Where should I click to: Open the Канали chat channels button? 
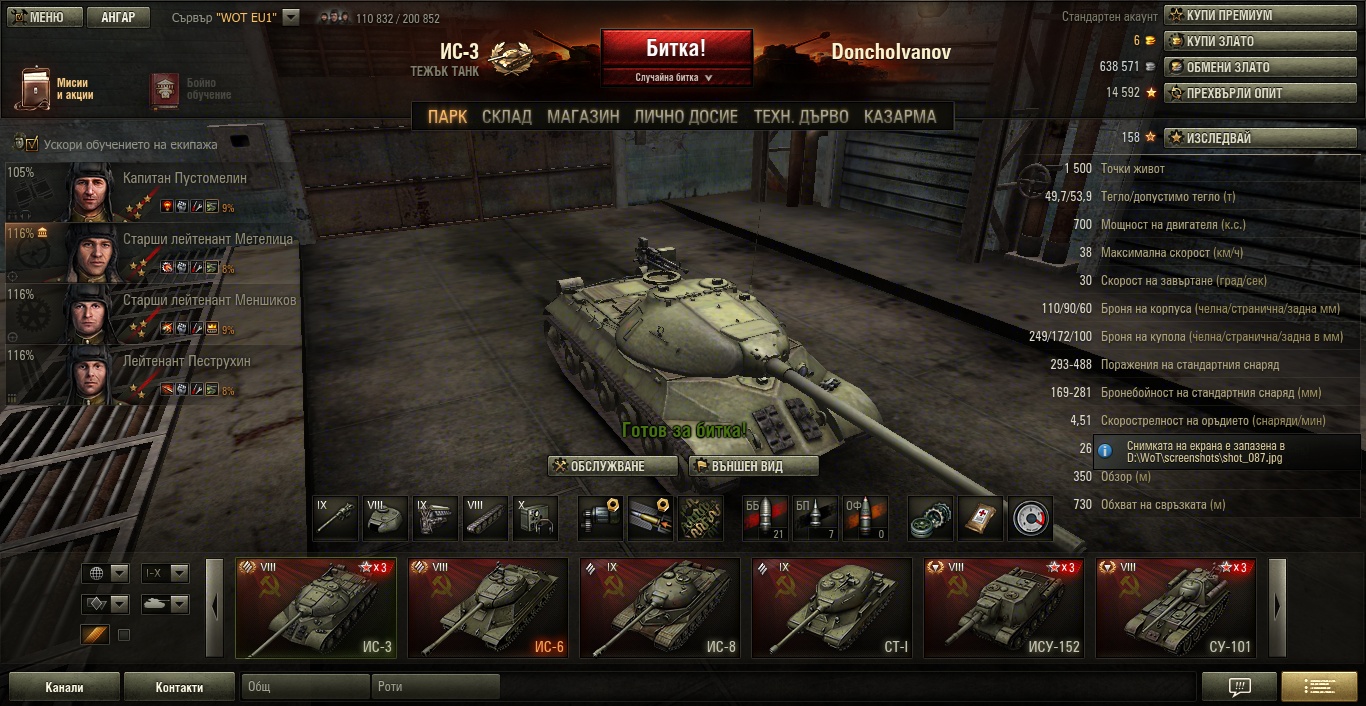pos(64,687)
